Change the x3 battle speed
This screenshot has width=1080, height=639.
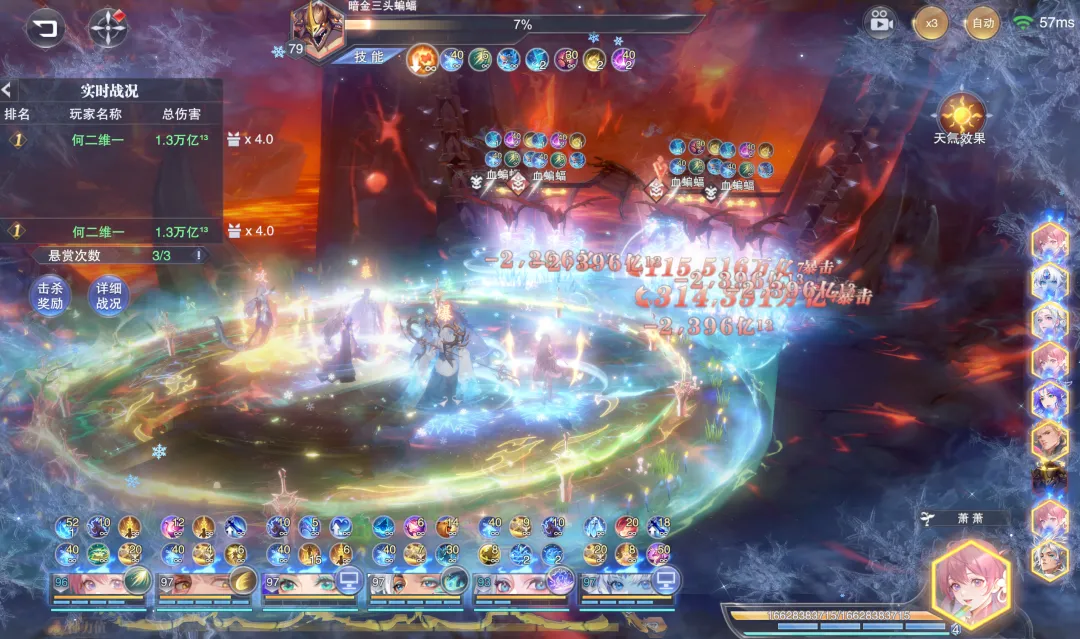(931, 22)
